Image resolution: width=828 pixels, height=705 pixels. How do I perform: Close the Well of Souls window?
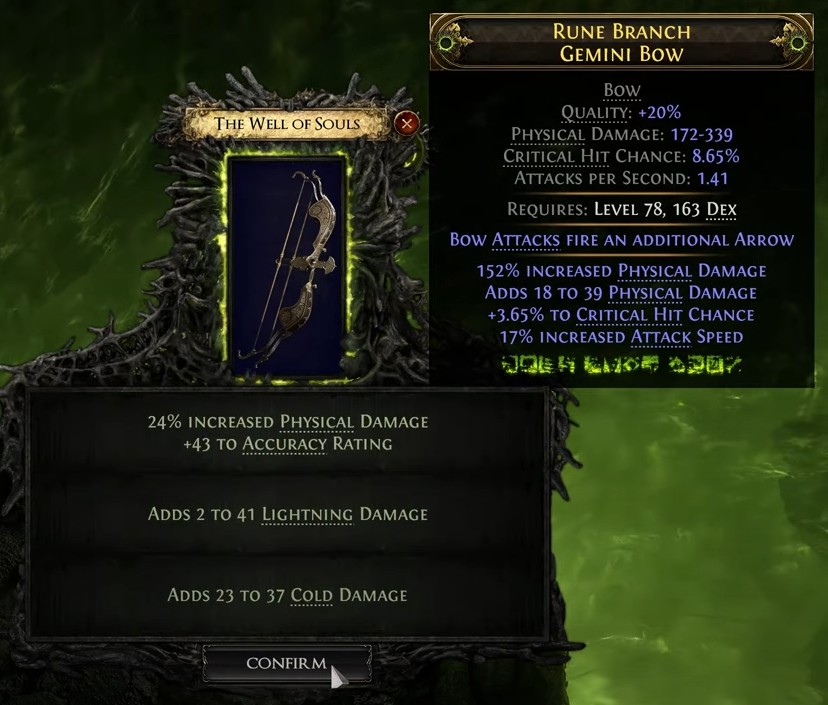(x=406, y=124)
